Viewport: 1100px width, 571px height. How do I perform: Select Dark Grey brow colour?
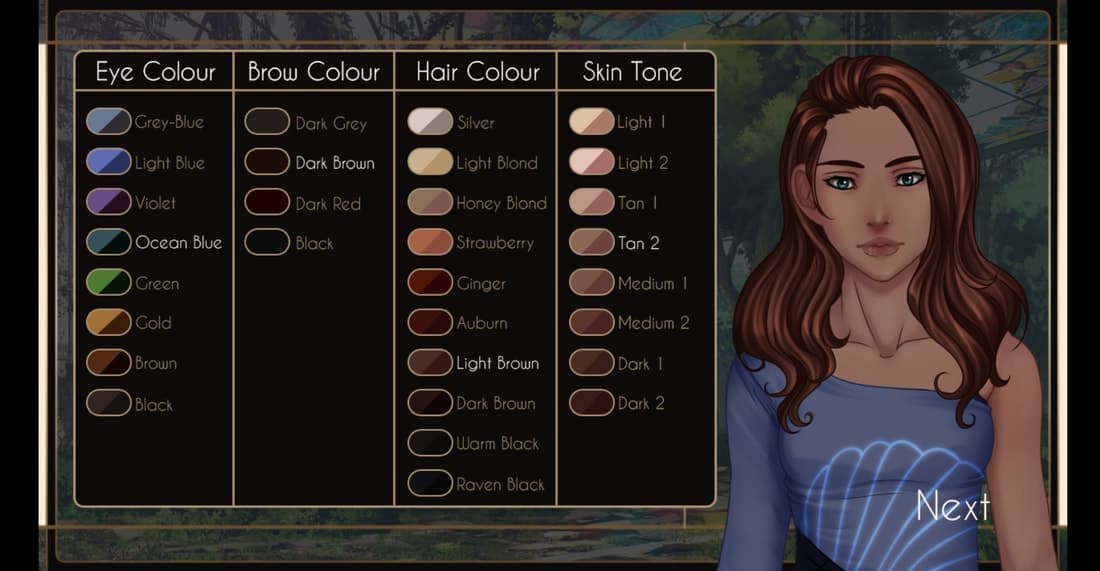pyautogui.click(x=267, y=122)
